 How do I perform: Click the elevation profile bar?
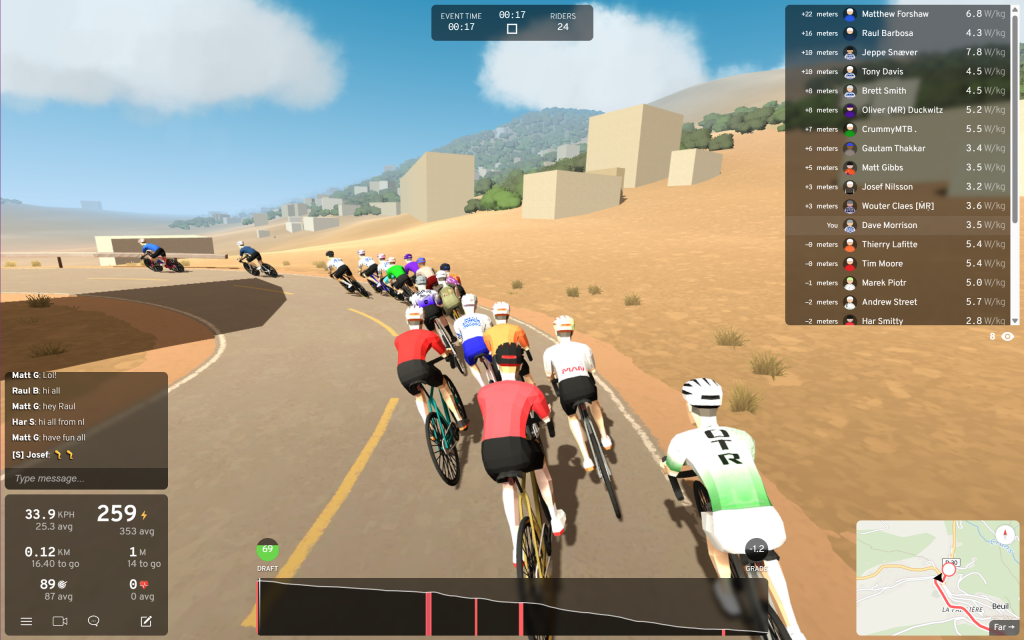(510, 606)
